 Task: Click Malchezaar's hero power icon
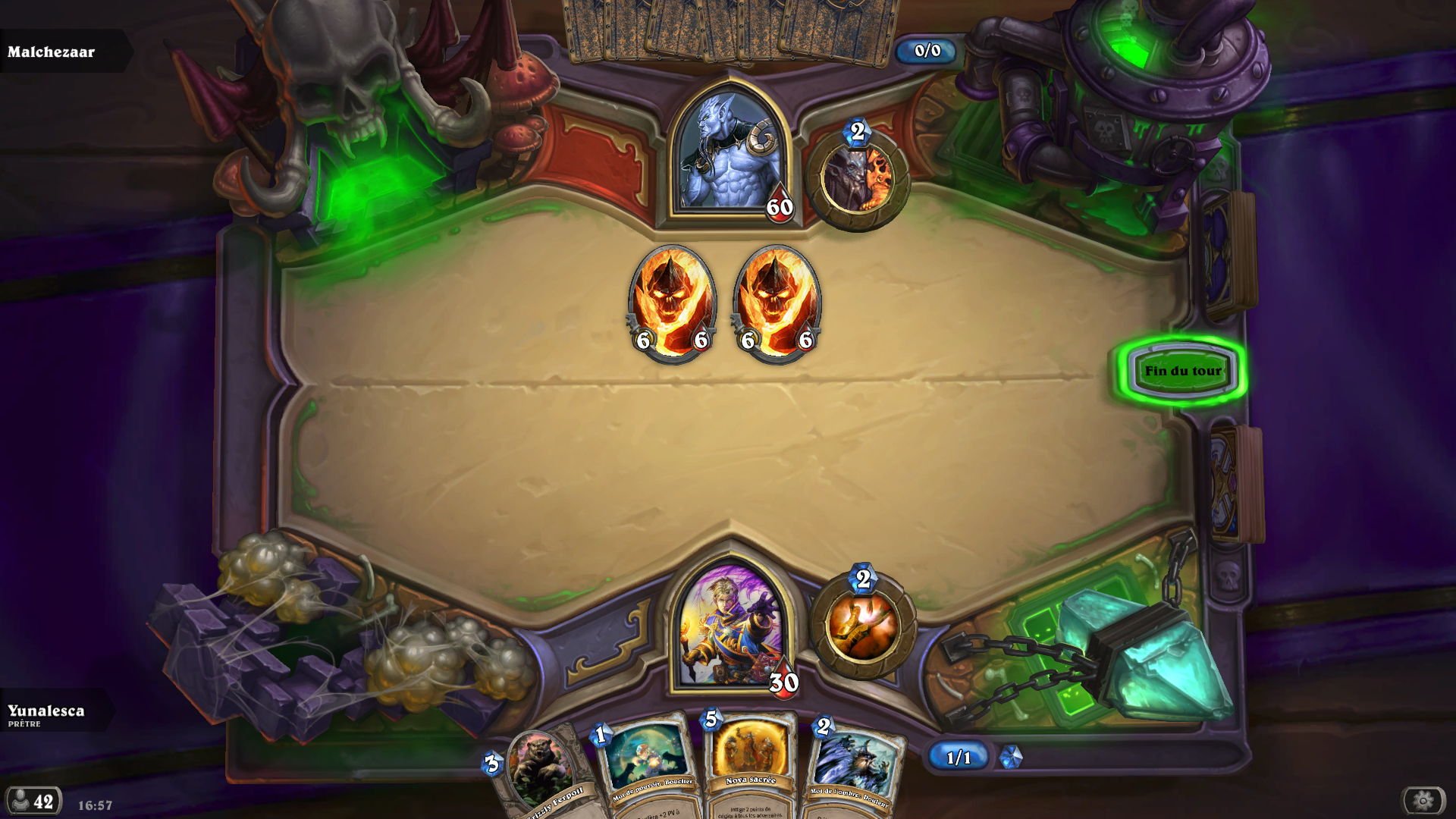pyautogui.click(x=858, y=178)
